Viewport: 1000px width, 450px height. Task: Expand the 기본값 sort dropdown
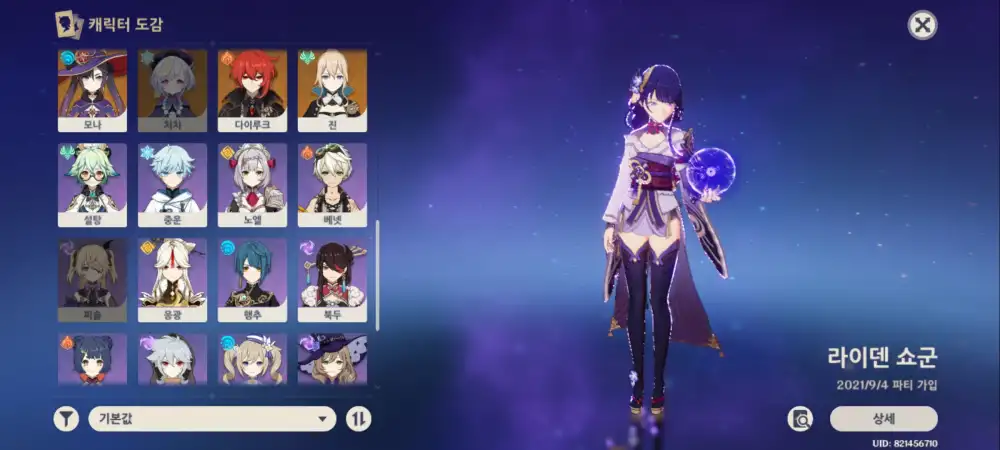211,419
